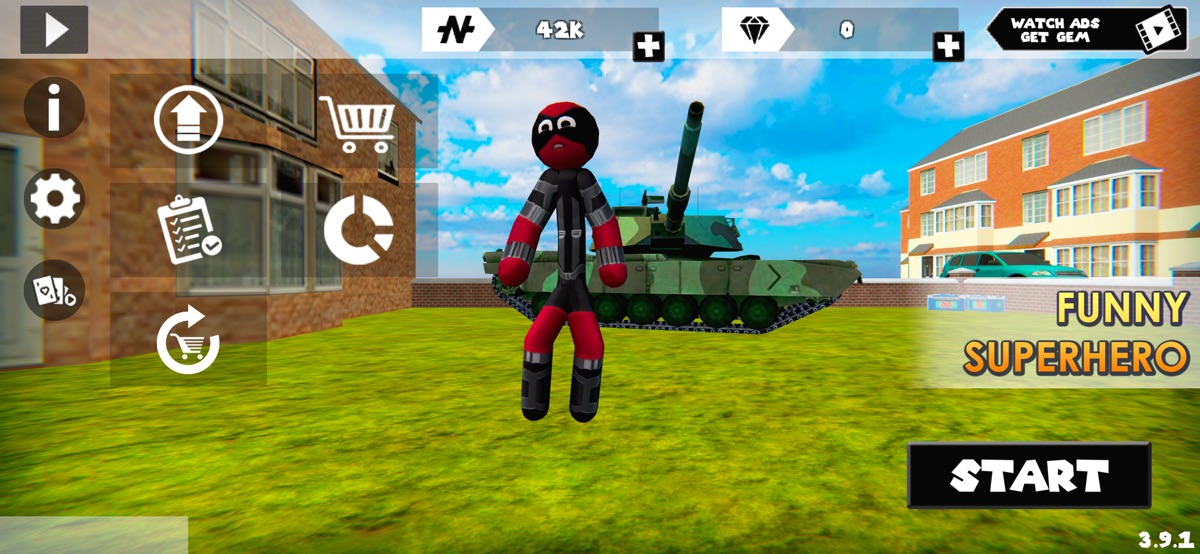Open the gear settings menu

pyautogui.click(x=54, y=199)
